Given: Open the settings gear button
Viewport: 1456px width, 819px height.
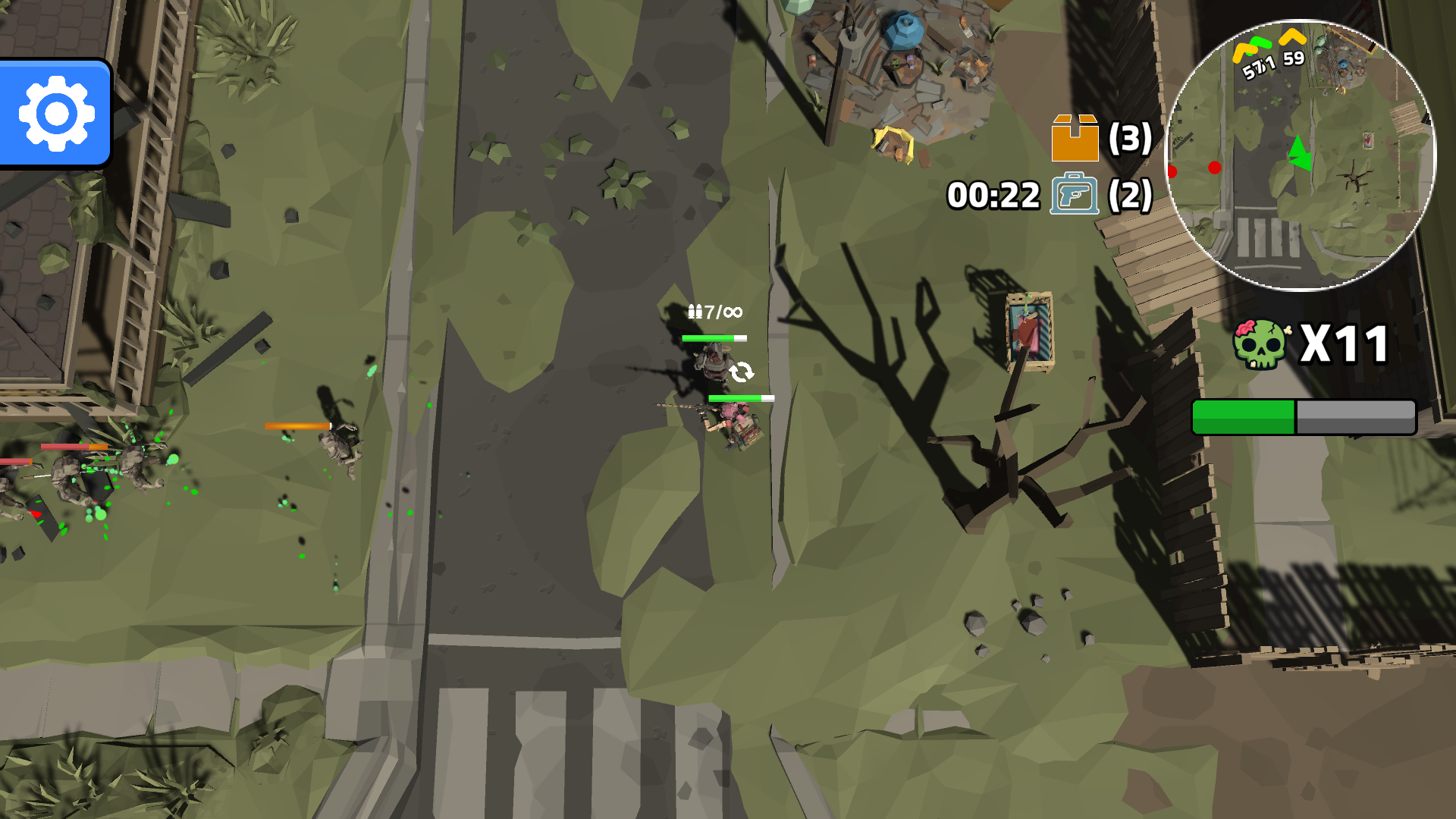Looking at the screenshot, I should point(56,114).
